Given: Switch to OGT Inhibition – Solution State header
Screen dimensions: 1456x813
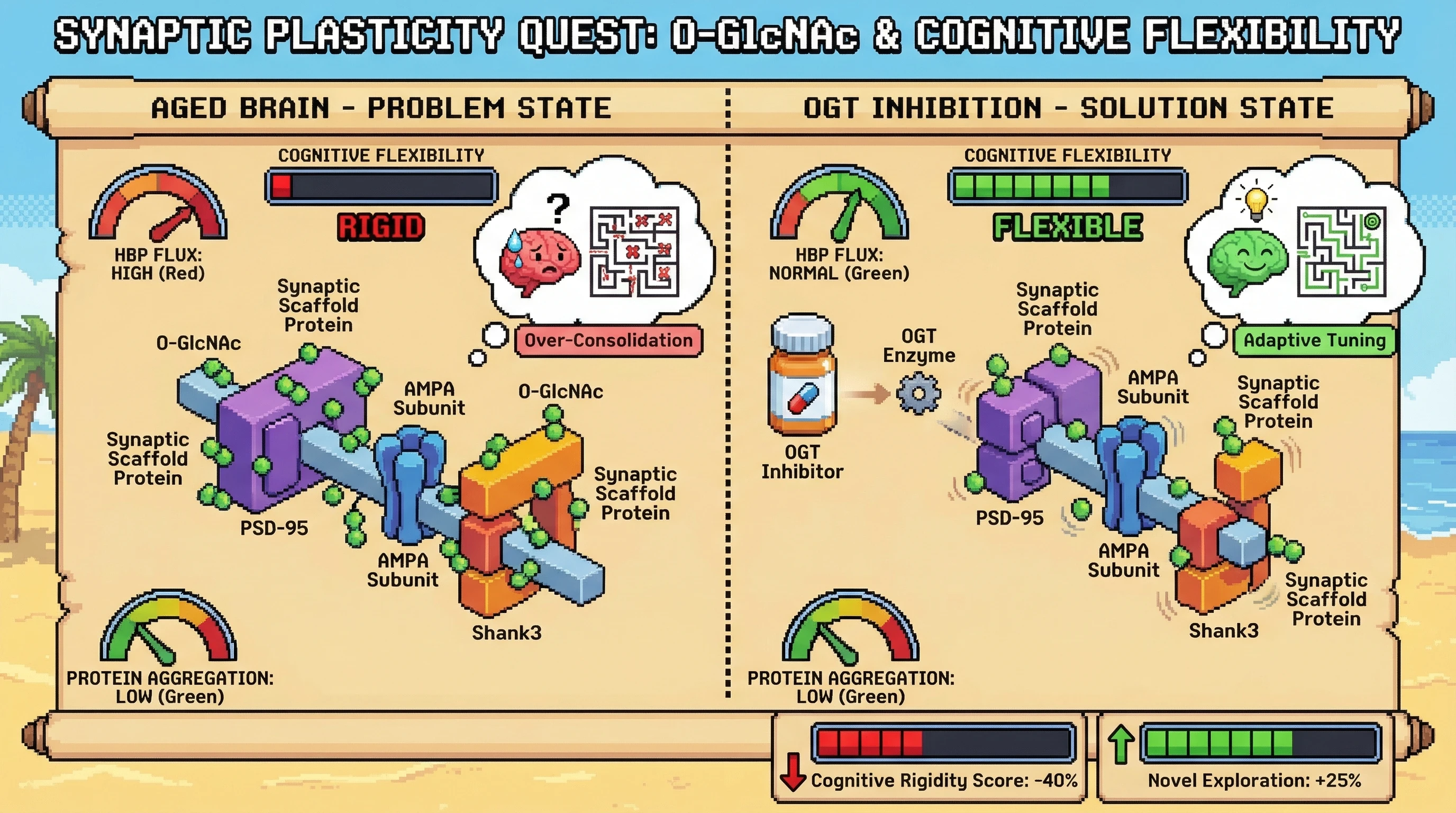Looking at the screenshot, I should (1068, 108).
